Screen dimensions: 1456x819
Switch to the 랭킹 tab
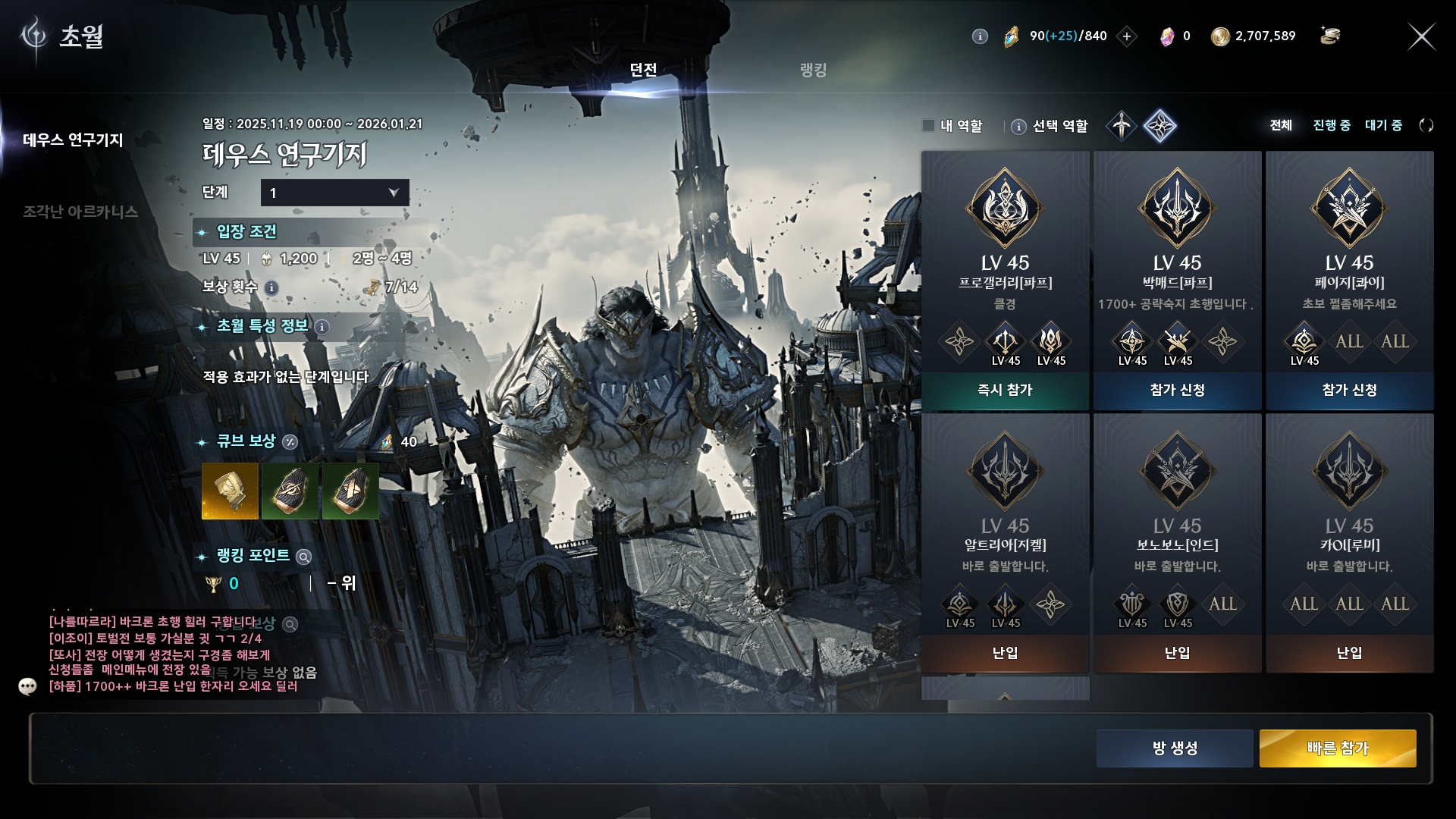(813, 70)
